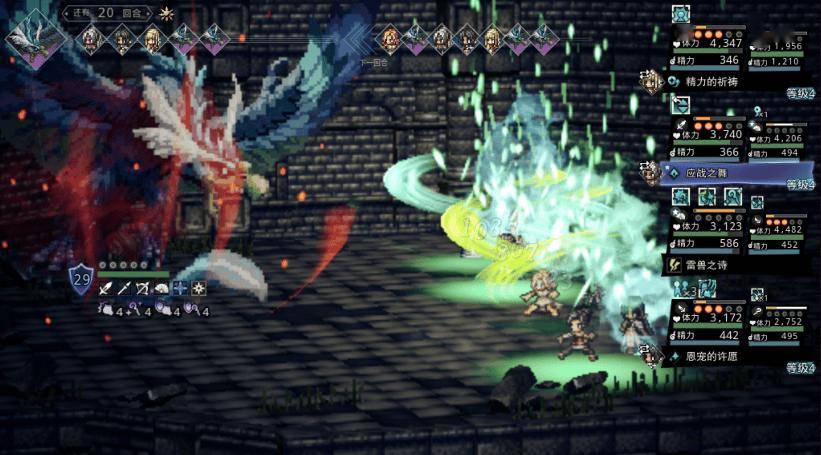Select the party member with 3,172 HP
The height and width of the screenshot is (455, 821).
(x=707, y=318)
